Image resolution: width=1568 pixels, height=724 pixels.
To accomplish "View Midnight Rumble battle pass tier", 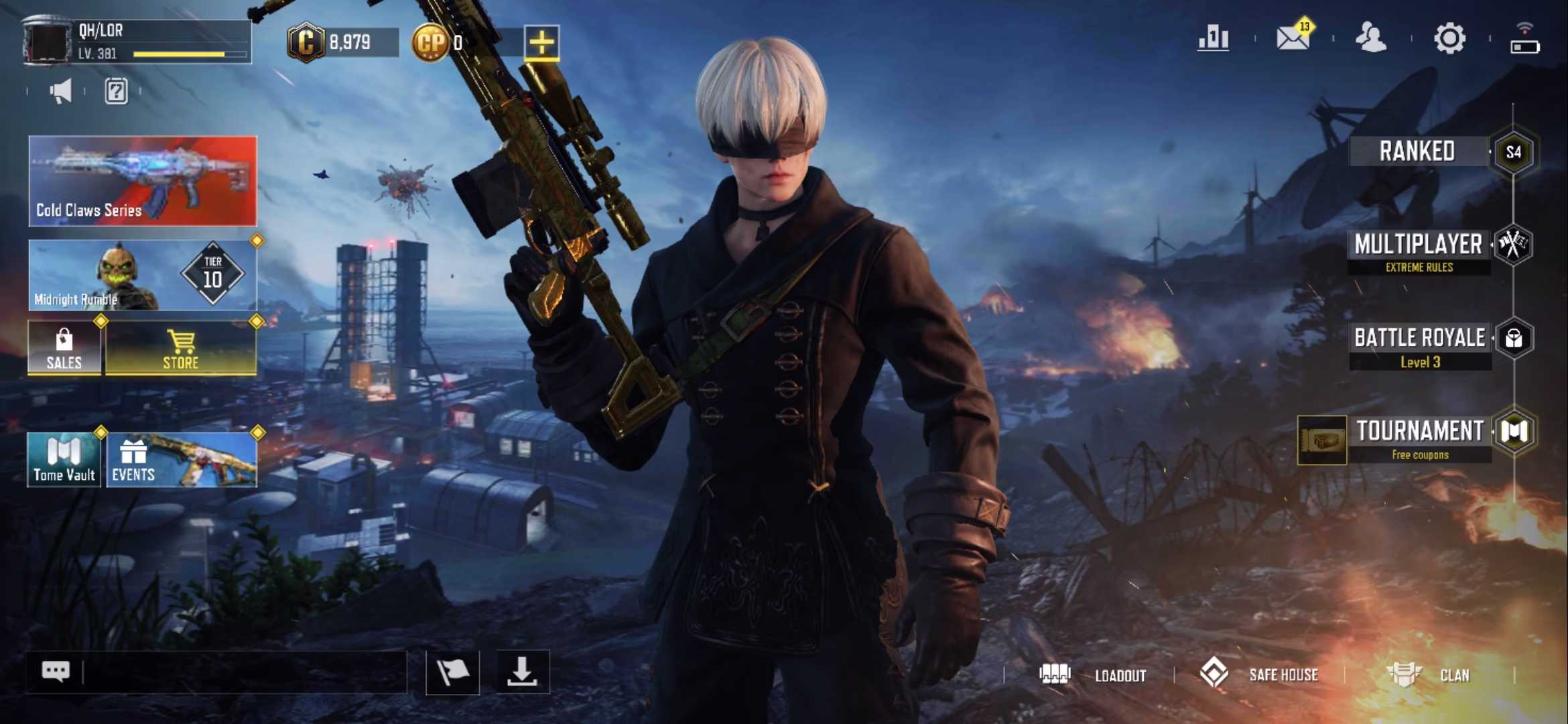I will tap(143, 275).
